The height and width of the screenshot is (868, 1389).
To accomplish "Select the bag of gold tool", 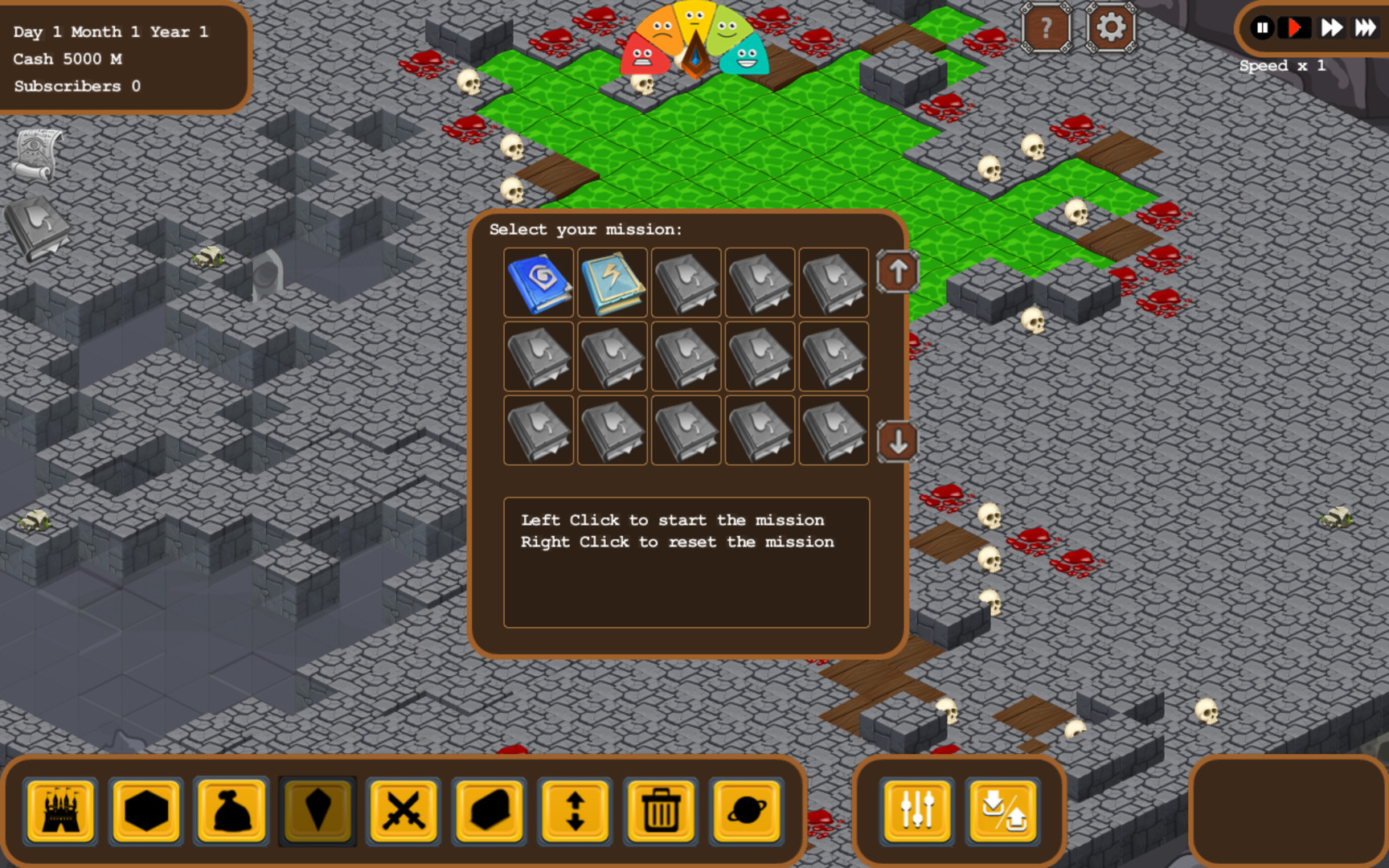I will [231, 812].
